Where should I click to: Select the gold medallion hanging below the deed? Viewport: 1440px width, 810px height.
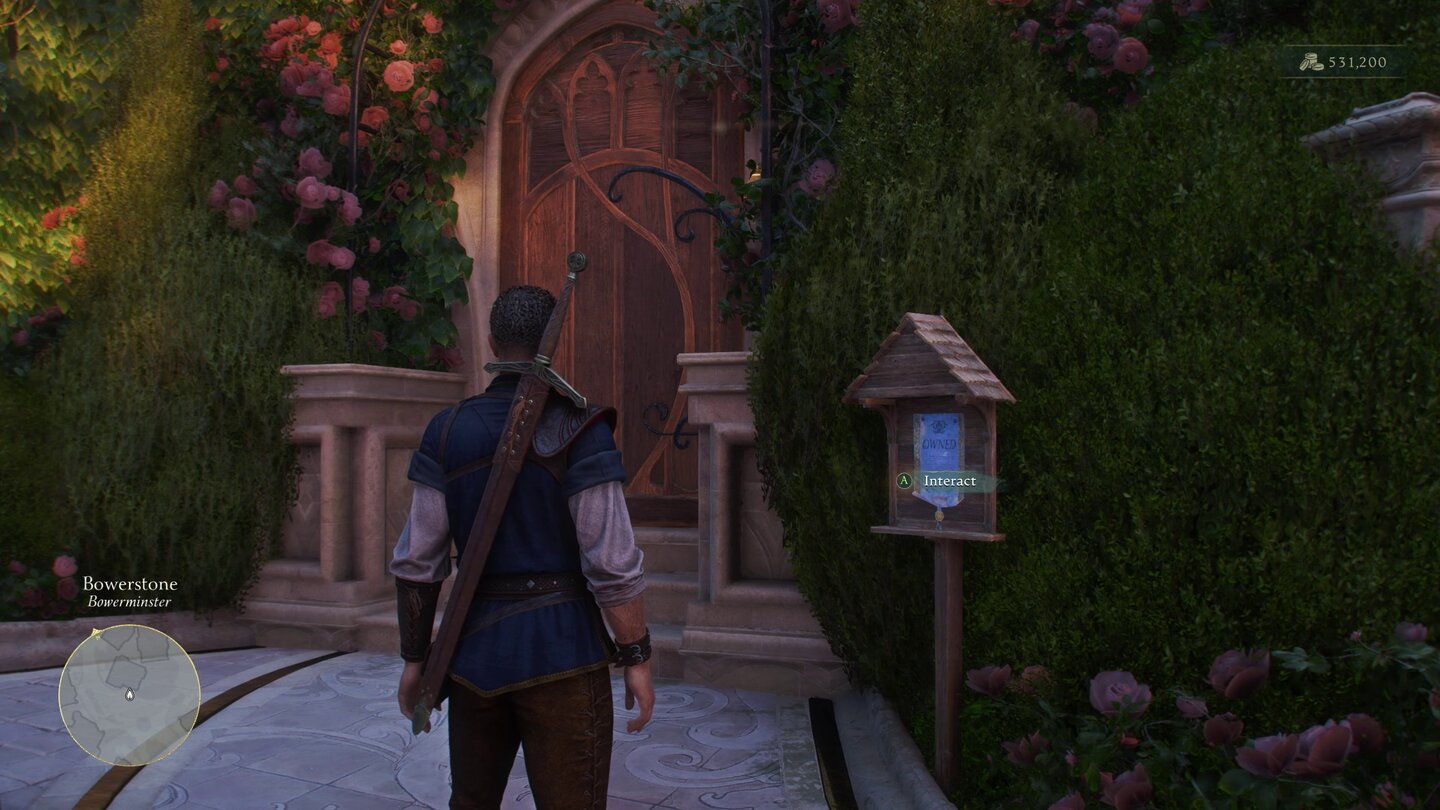pos(938,515)
